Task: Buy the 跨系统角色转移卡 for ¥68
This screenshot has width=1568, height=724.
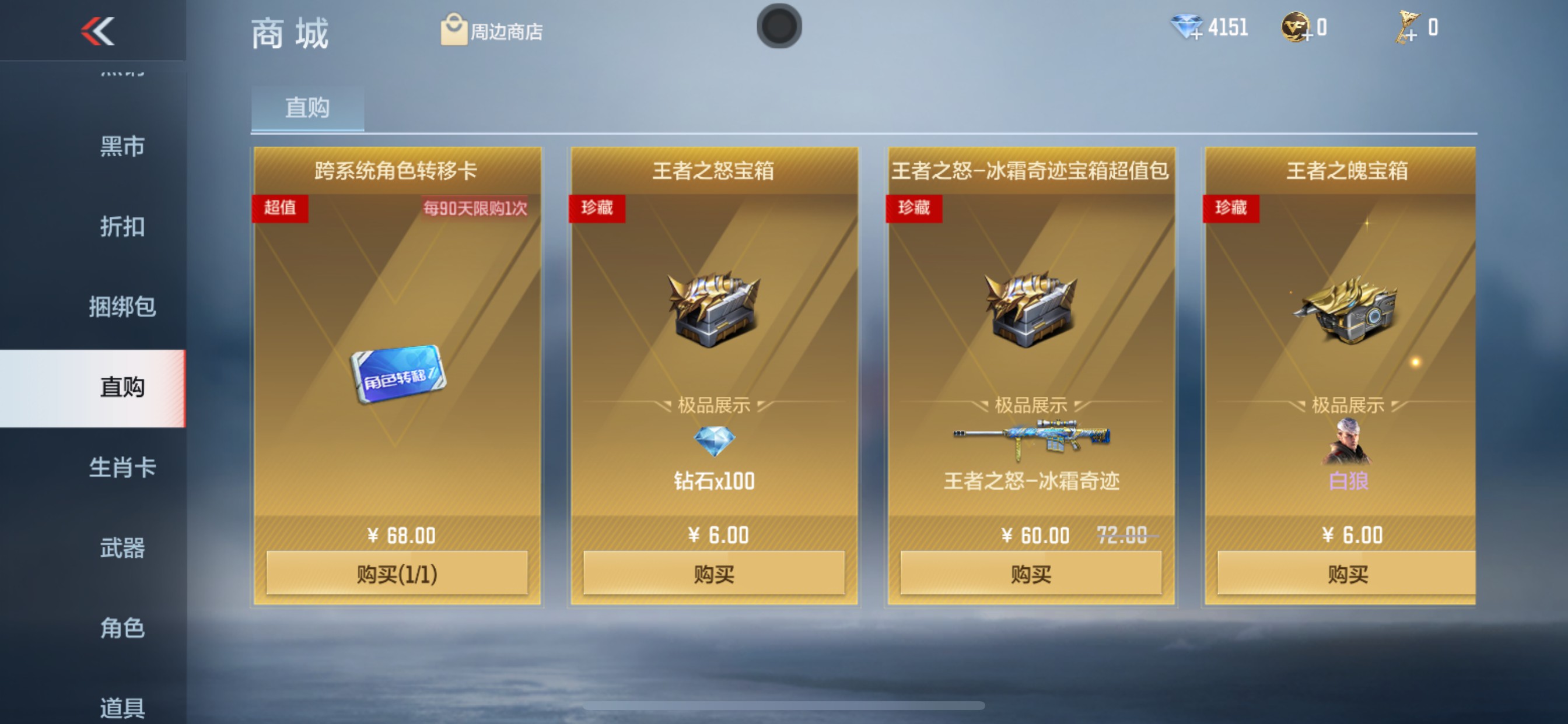Action: pos(397,574)
